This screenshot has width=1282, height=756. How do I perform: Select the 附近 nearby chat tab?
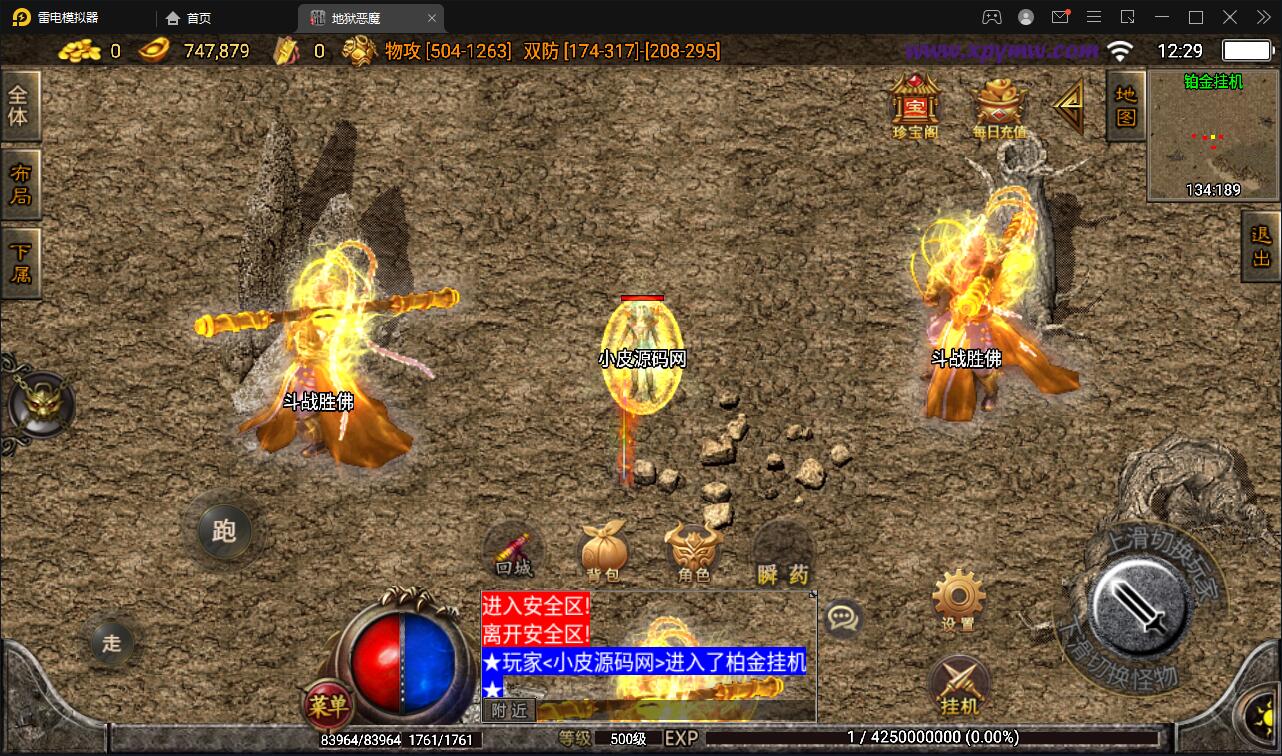click(508, 710)
